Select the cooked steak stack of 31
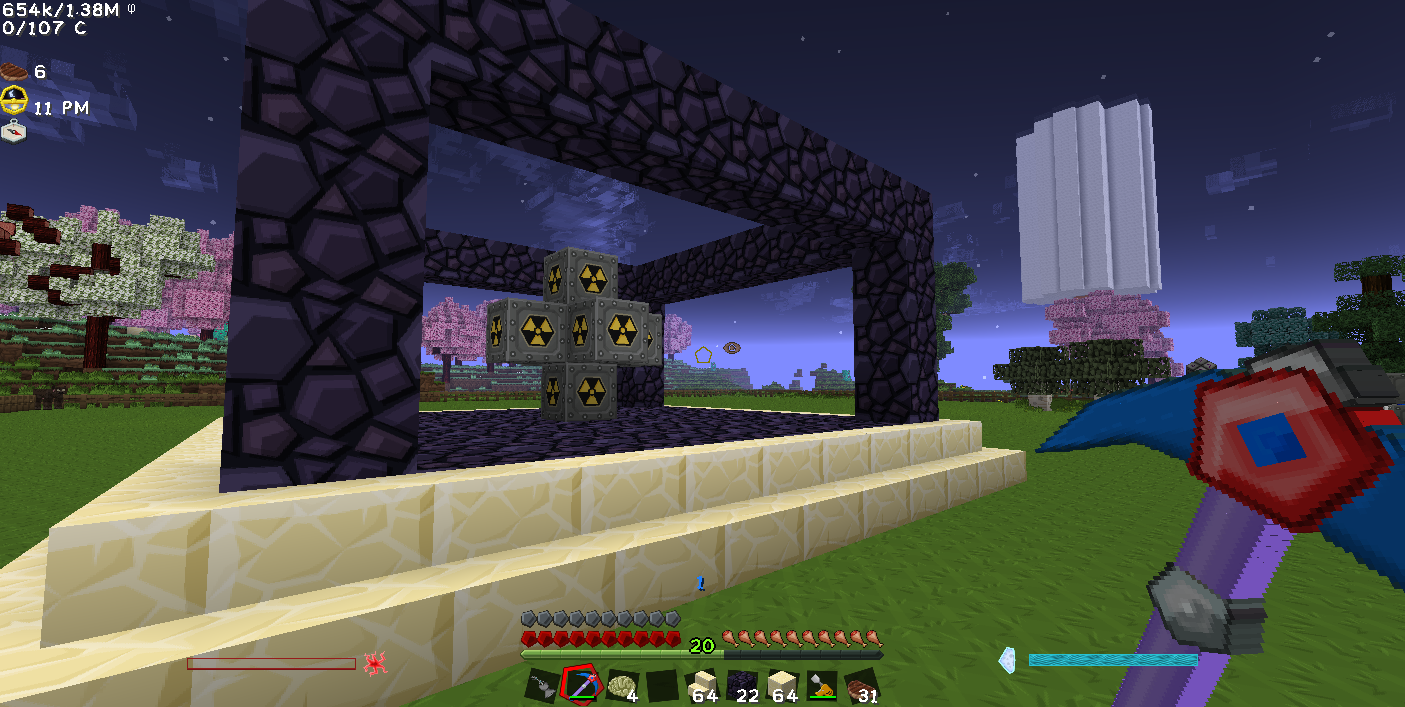The width and height of the screenshot is (1405, 707). tap(861, 686)
